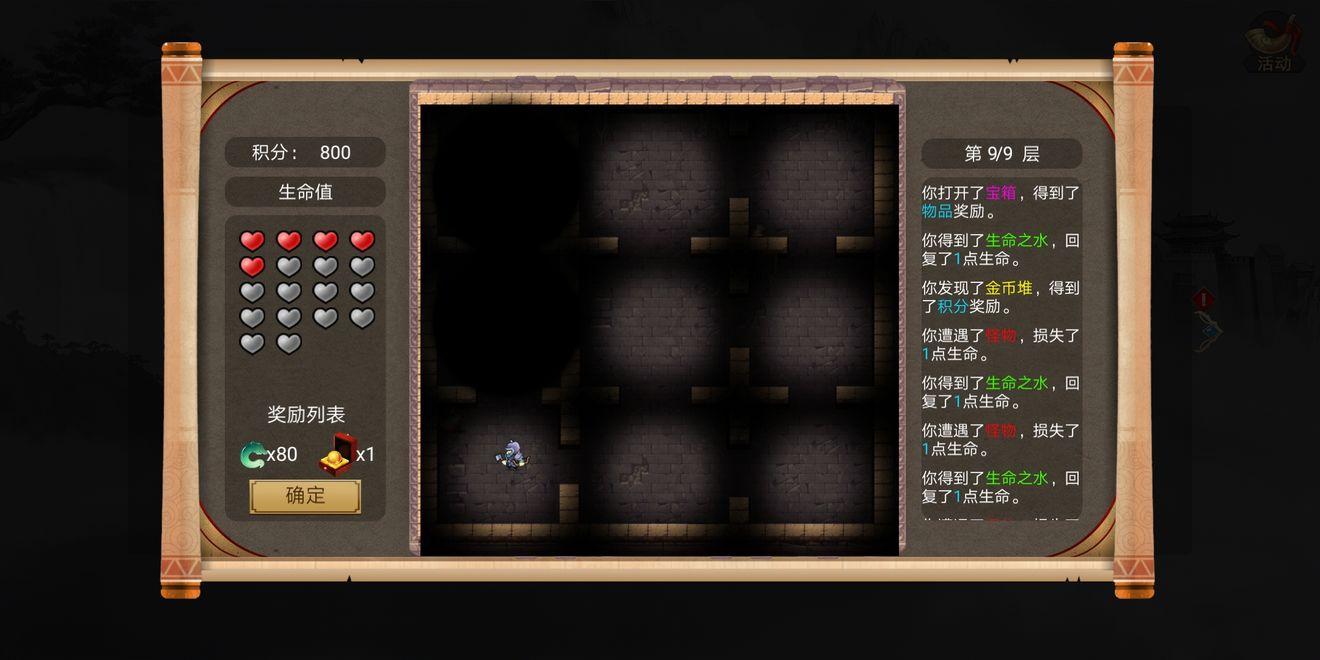Select the red treasure box reward icon

[337, 454]
